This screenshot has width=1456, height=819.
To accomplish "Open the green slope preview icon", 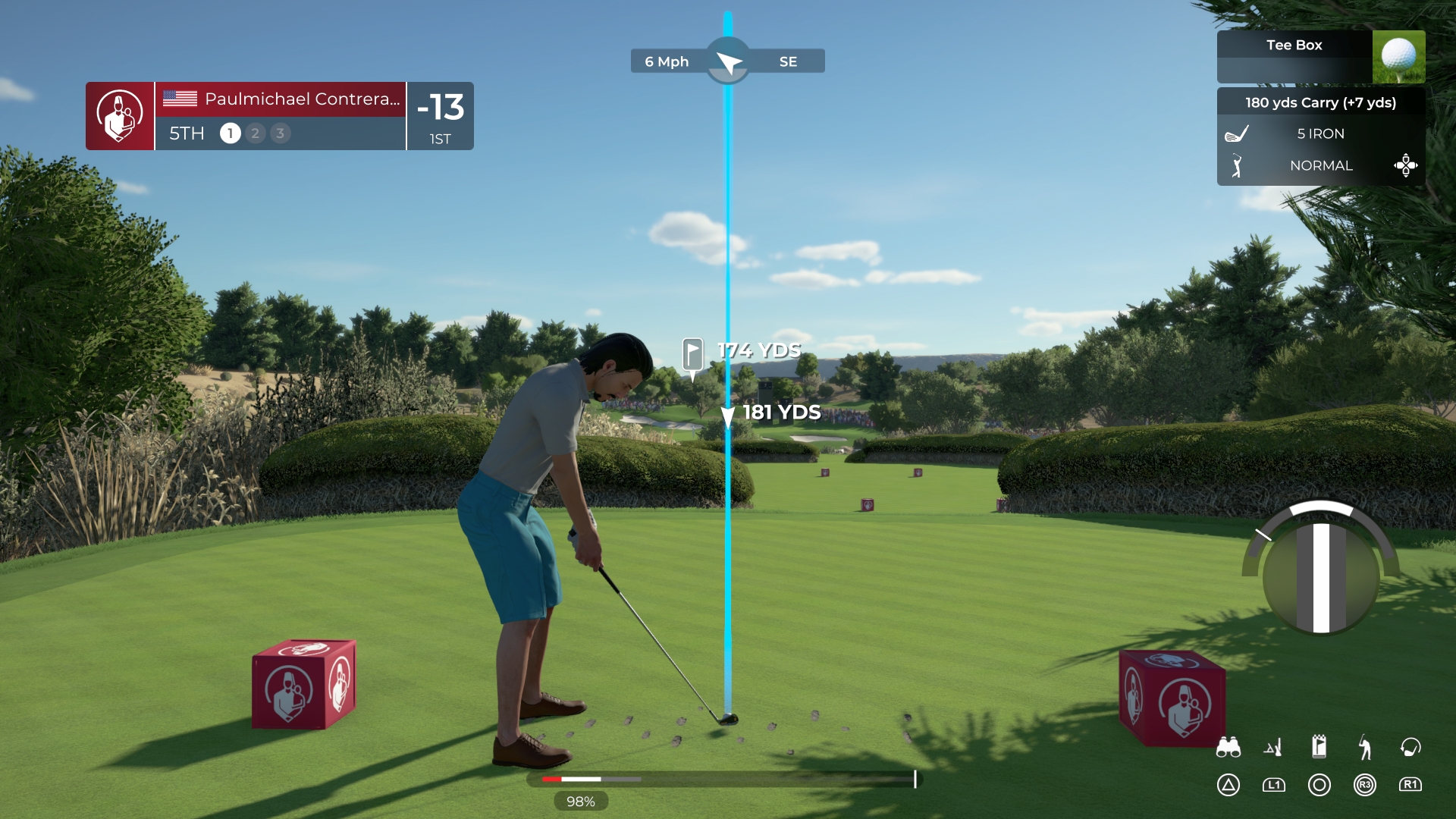I will click(1275, 747).
